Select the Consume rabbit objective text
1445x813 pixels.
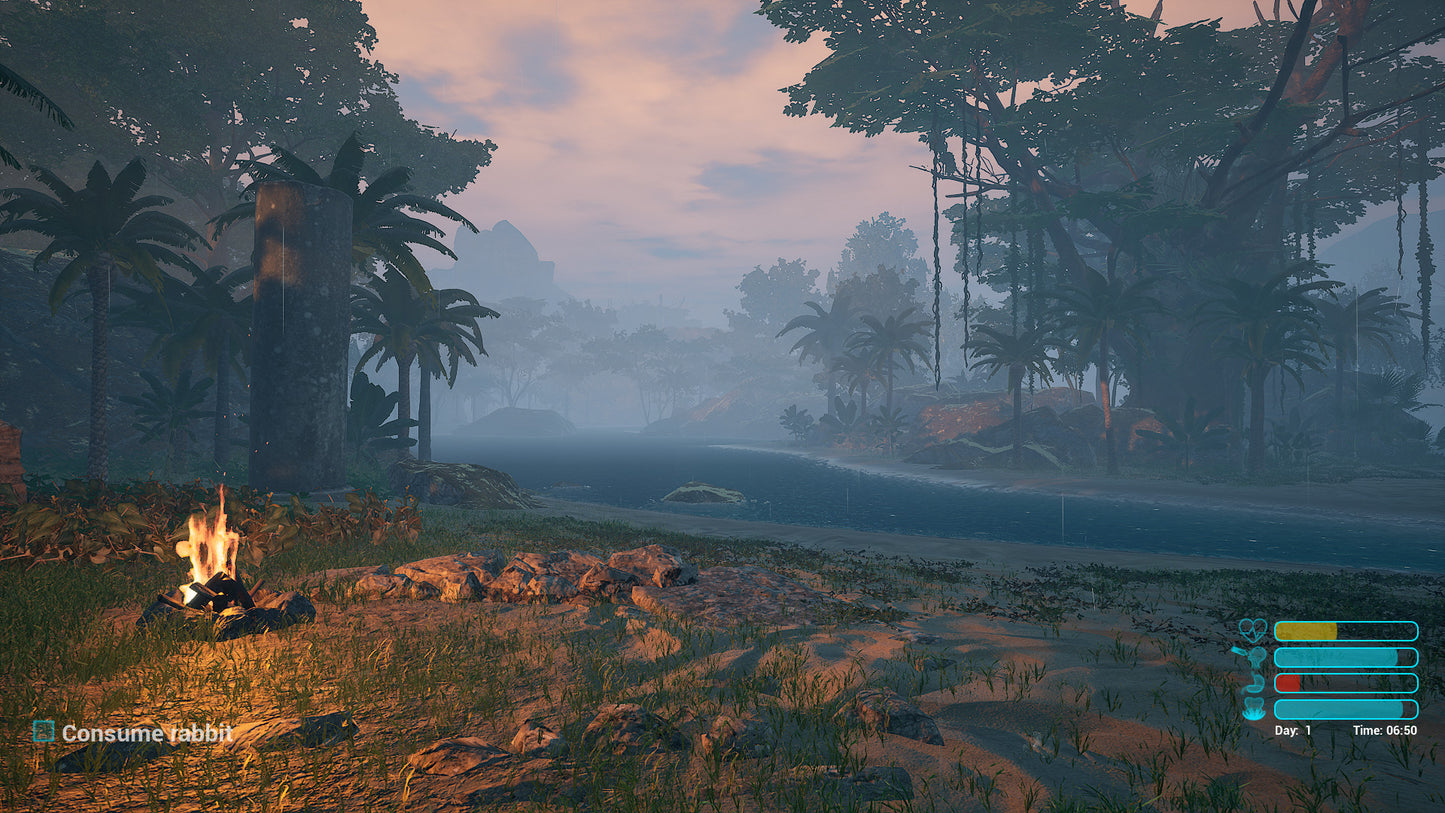(147, 734)
